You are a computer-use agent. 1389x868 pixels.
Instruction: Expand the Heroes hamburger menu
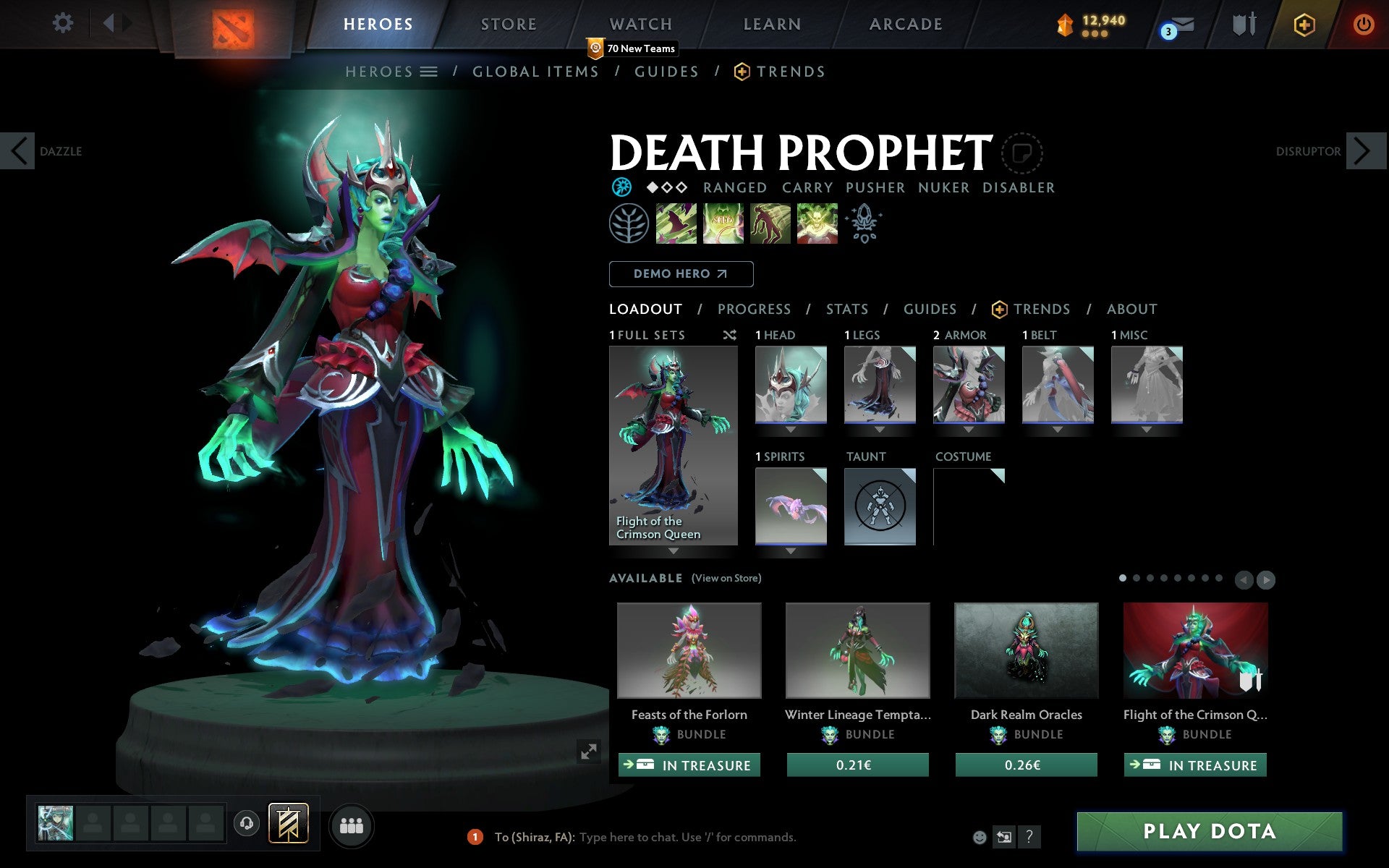tap(430, 72)
